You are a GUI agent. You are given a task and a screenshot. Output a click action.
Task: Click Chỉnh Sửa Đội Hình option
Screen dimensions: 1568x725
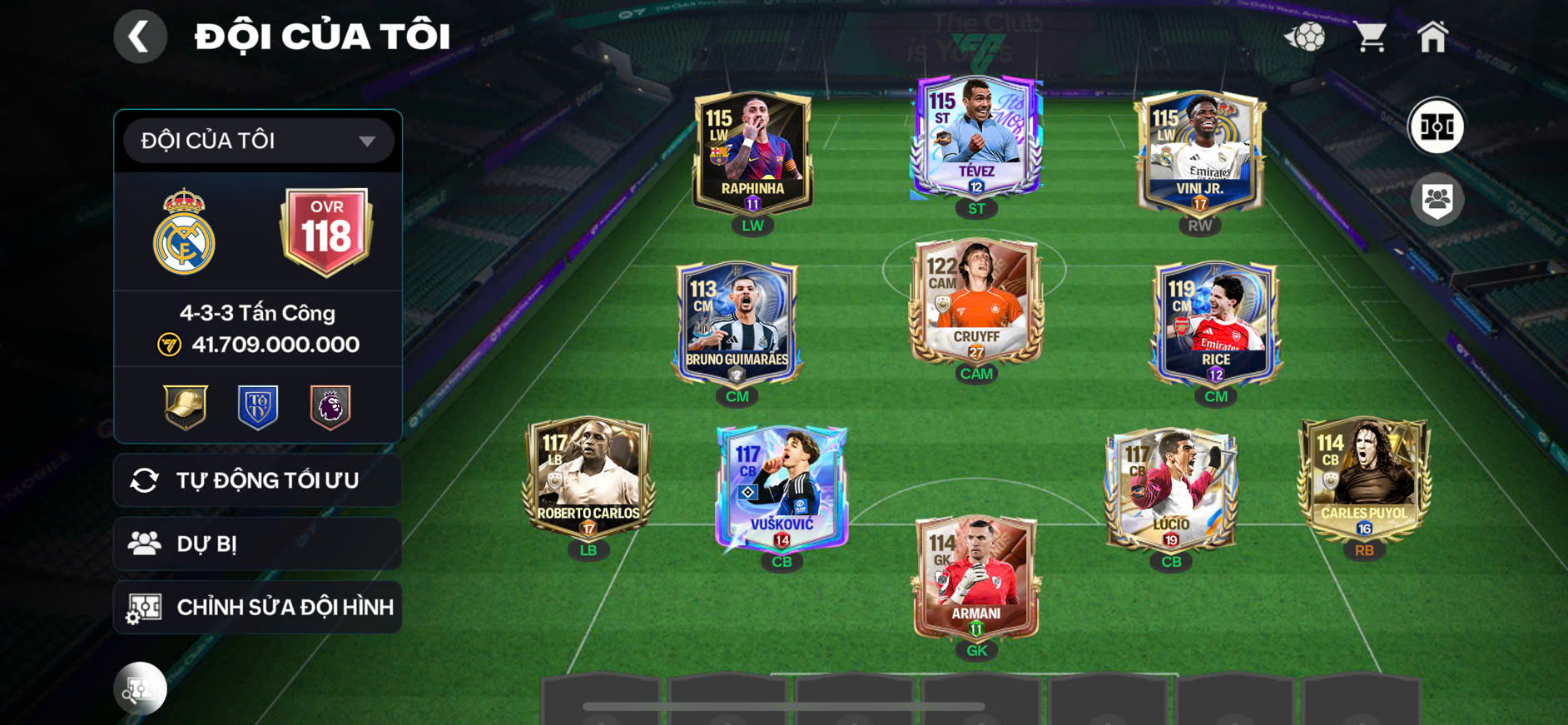click(283, 607)
